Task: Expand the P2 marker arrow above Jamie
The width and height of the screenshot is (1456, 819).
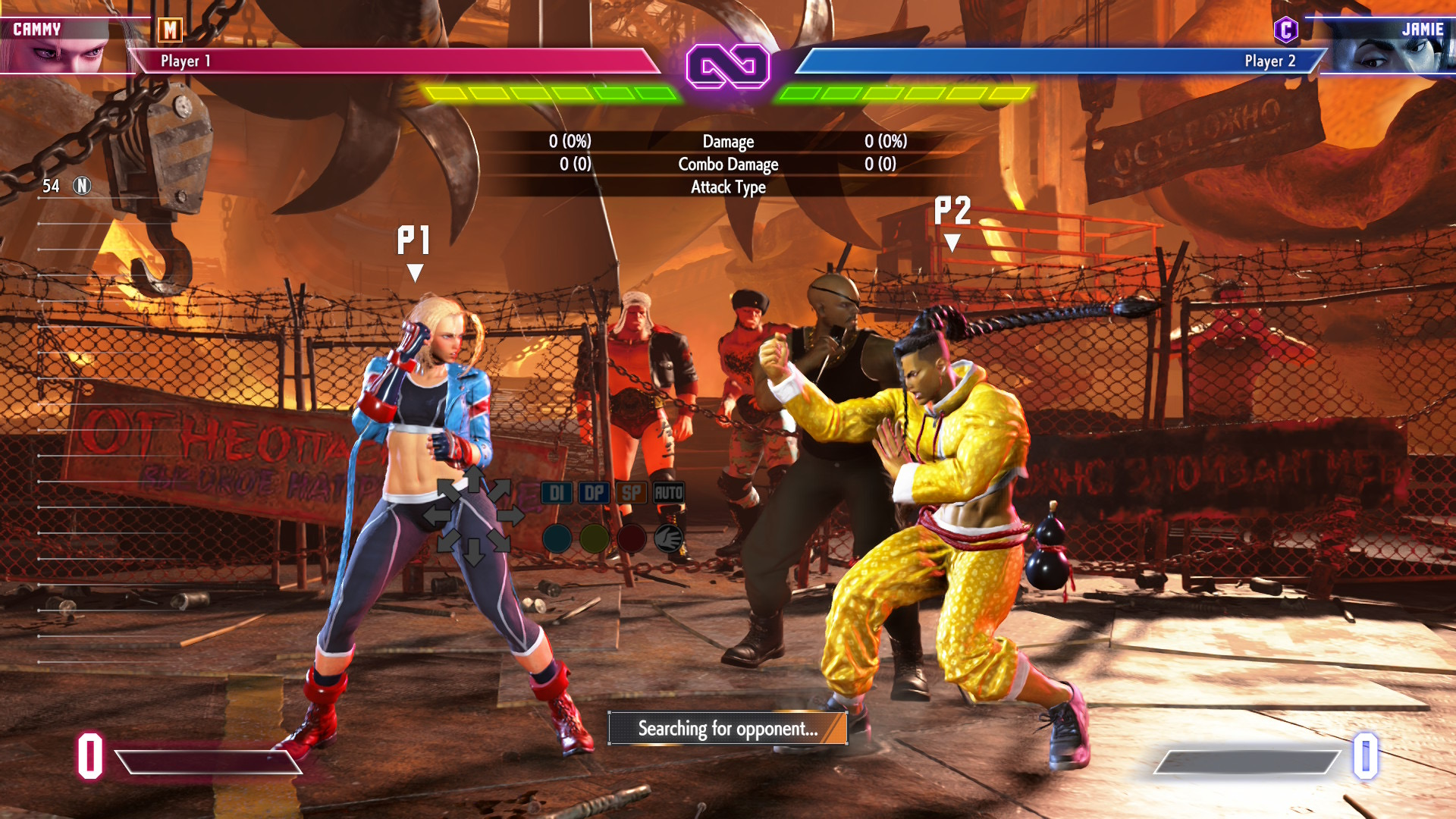Action: tap(953, 243)
